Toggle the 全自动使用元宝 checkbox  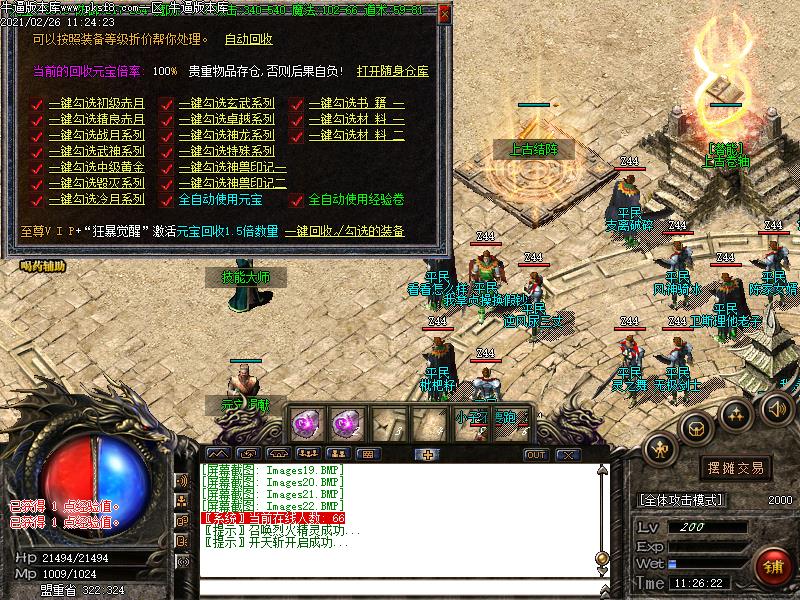point(167,199)
